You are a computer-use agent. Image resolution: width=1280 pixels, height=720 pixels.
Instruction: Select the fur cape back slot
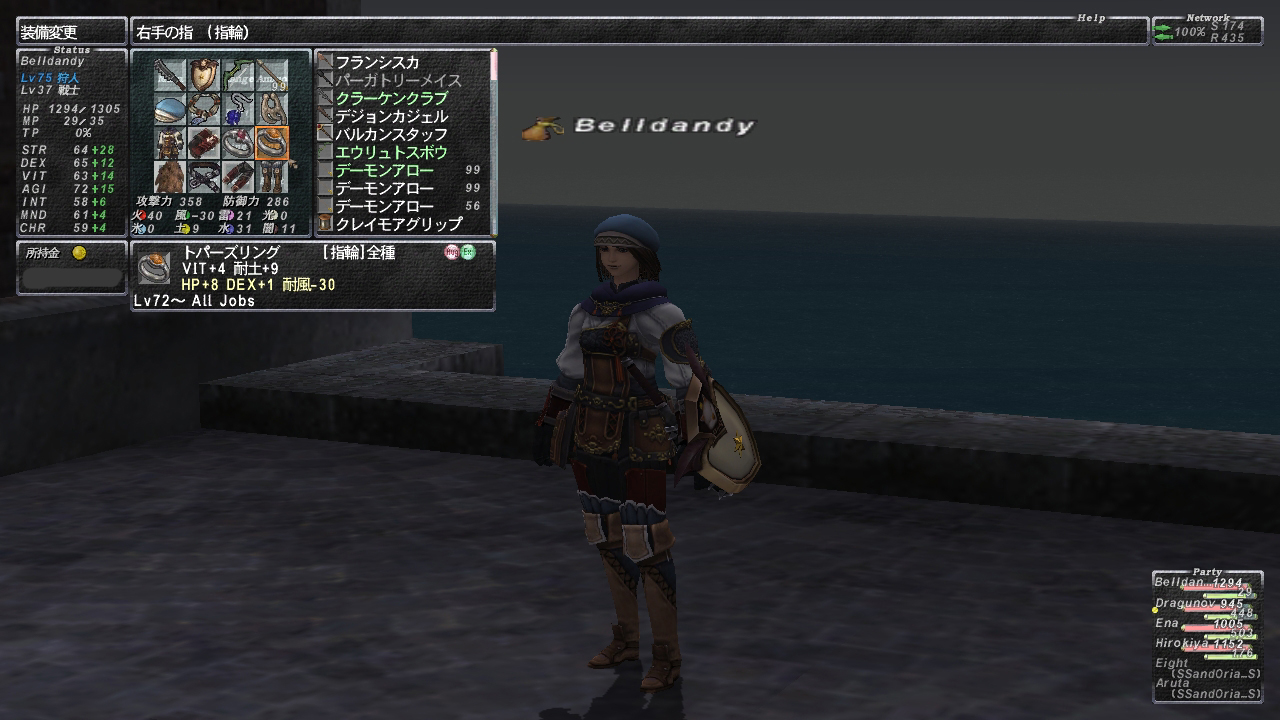(170, 177)
